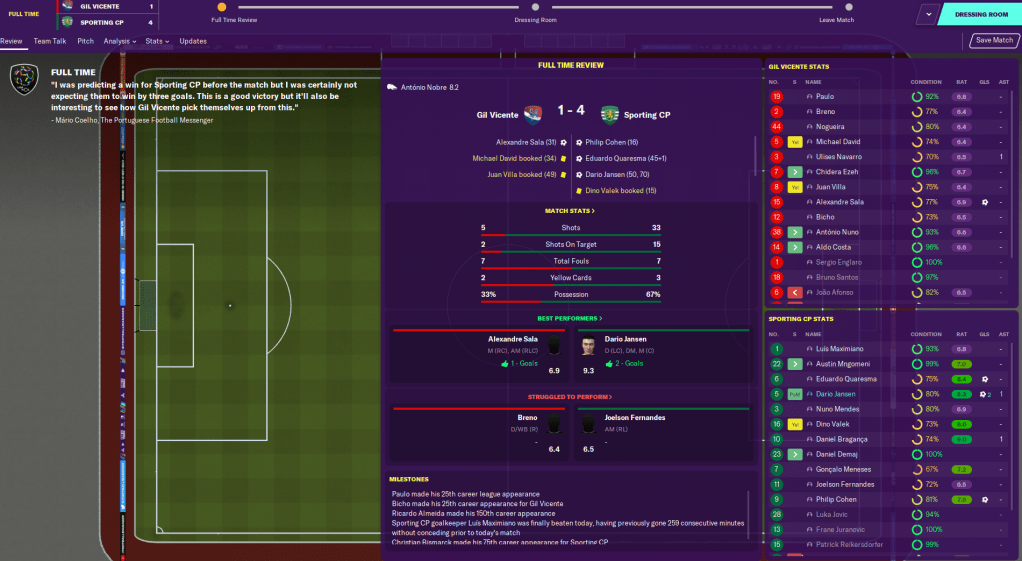The width and height of the screenshot is (1022, 561).
Task: Show the Updates tab
Action: pyautogui.click(x=193, y=41)
